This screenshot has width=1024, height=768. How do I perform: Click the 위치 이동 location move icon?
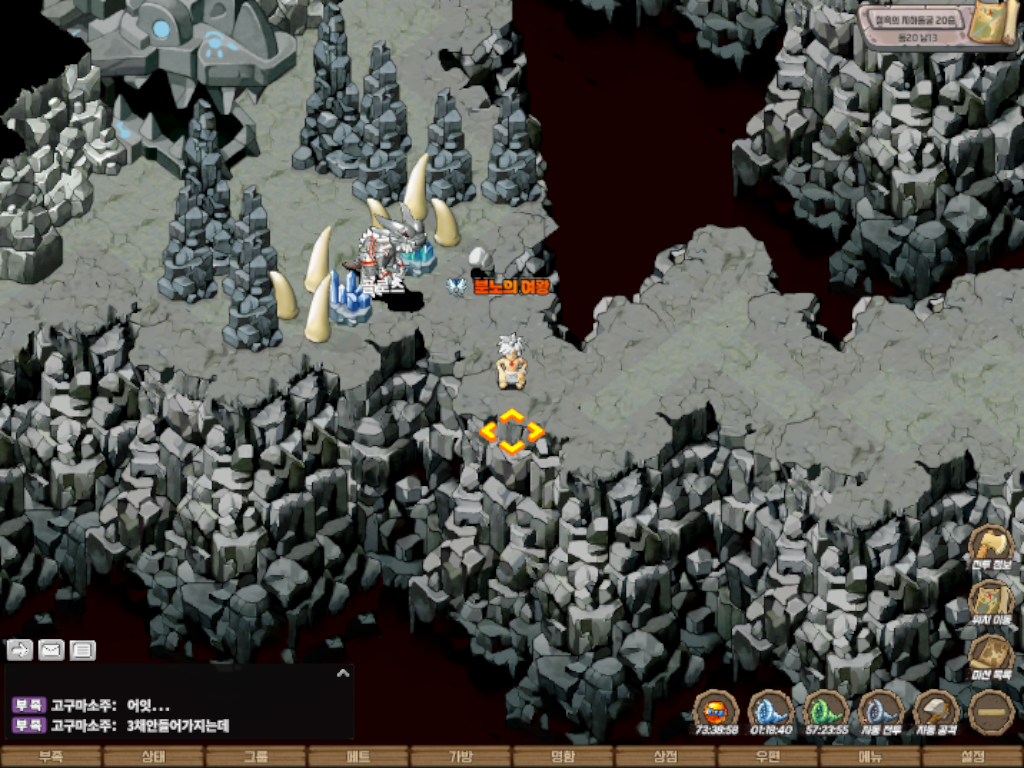tap(991, 600)
